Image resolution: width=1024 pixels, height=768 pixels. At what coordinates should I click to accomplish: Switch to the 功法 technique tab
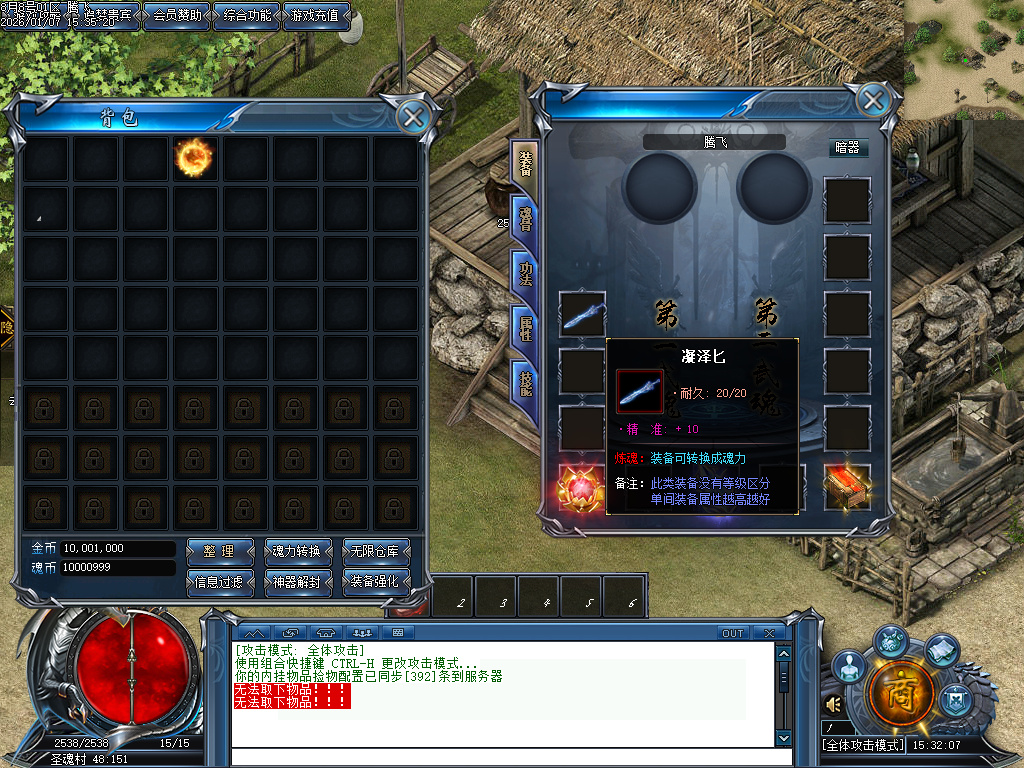tap(525, 273)
